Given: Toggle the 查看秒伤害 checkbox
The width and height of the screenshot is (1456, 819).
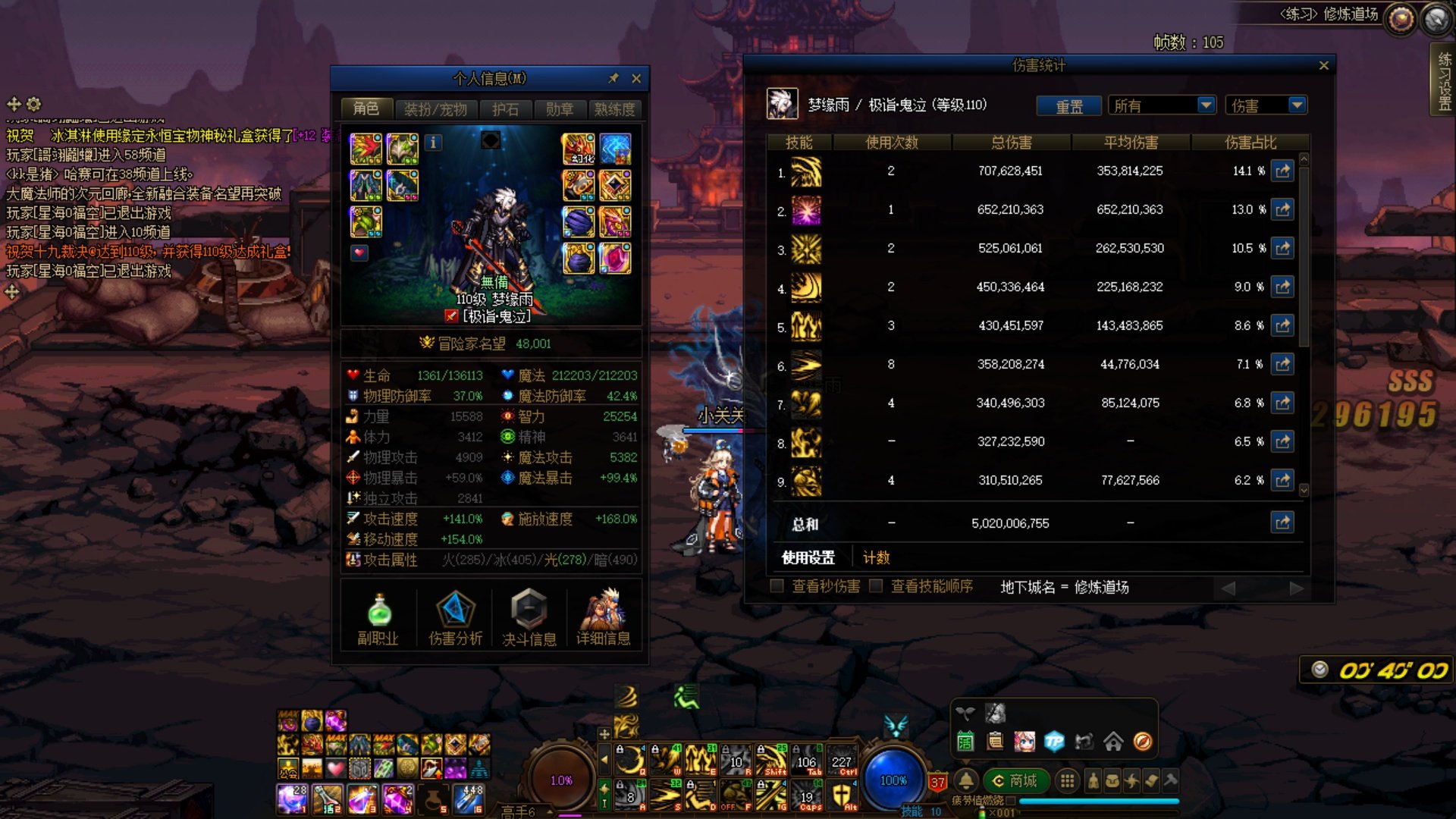Looking at the screenshot, I should click(x=777, y=586).
